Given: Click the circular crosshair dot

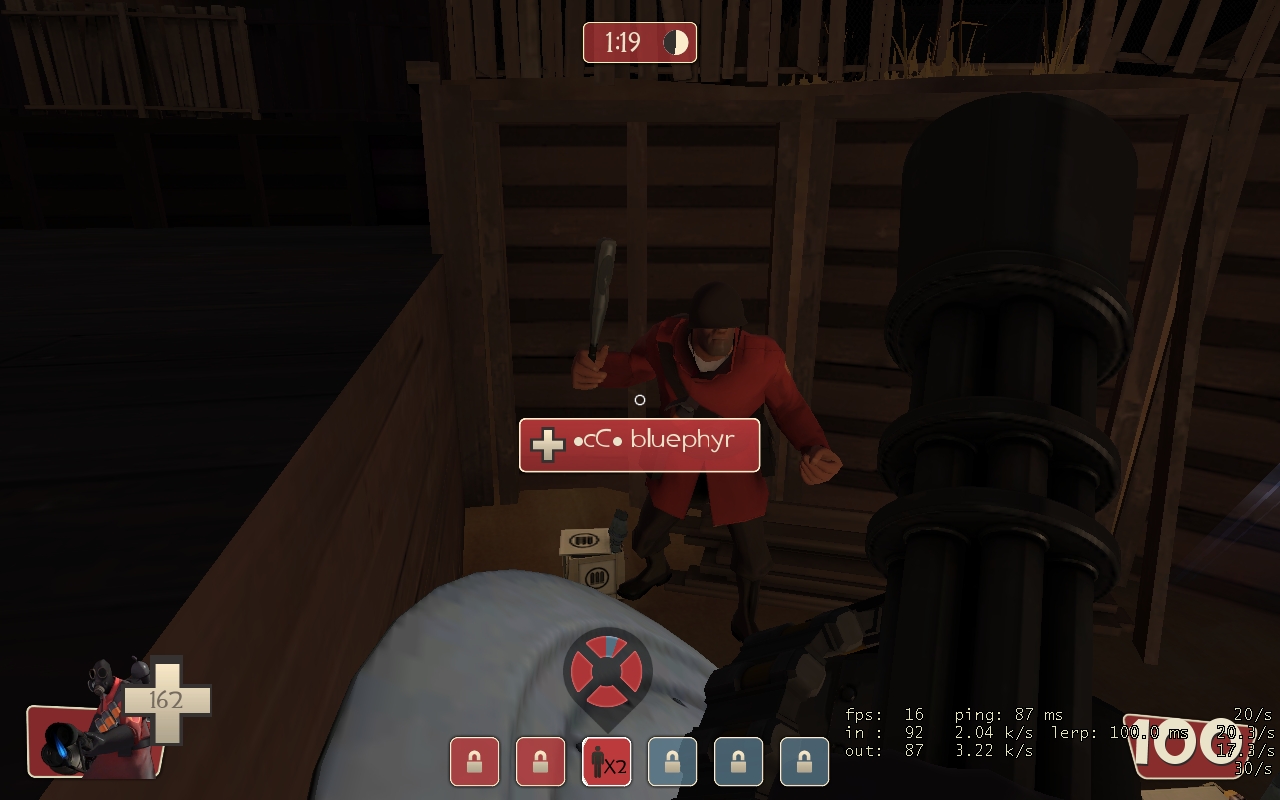Looking at the screenshot, I should click(x=640, y=400).
